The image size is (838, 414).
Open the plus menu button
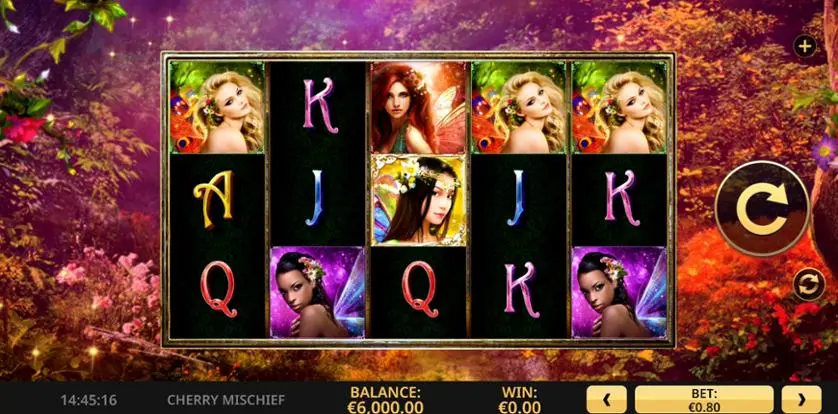[x=805, y=46]
